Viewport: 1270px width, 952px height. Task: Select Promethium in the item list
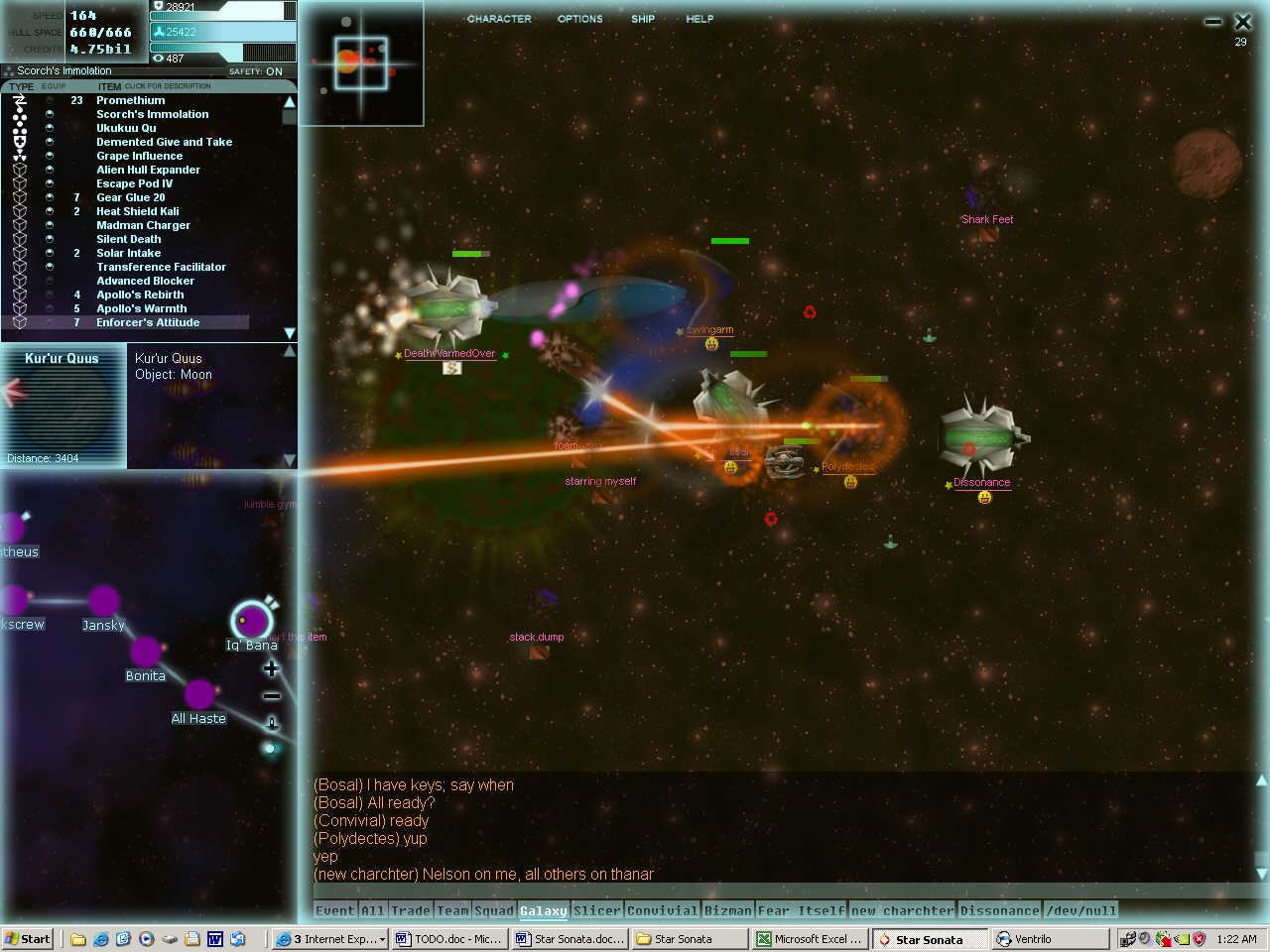[x=130, y=100]
